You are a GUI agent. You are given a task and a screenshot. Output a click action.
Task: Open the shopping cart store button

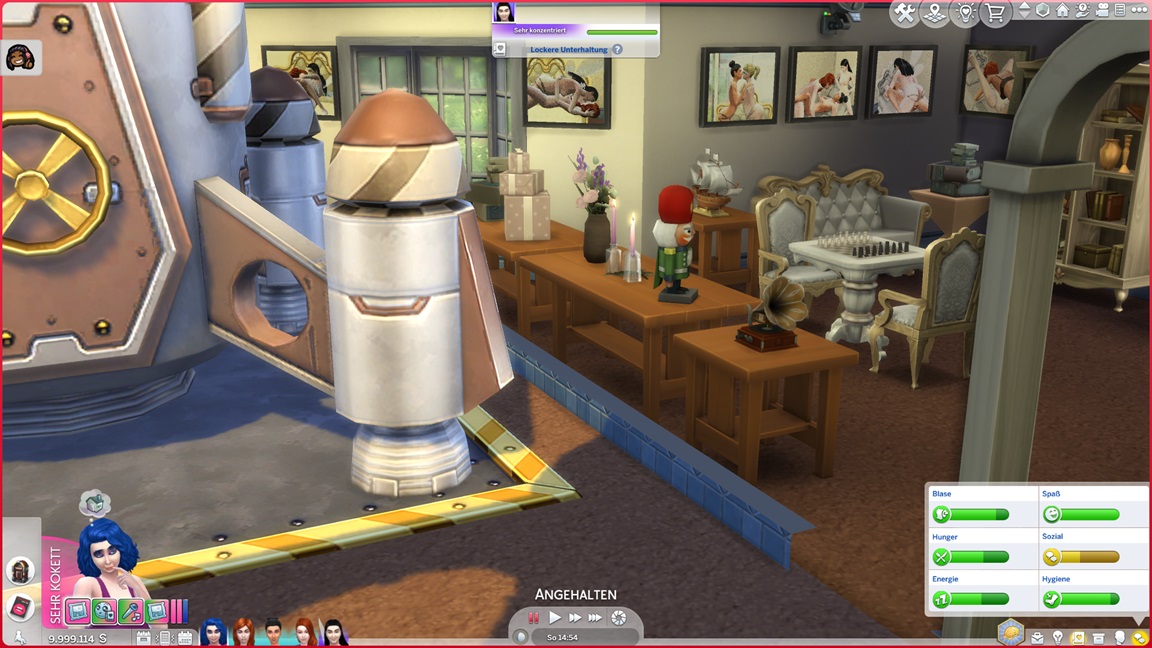click(x=995, y=13)
